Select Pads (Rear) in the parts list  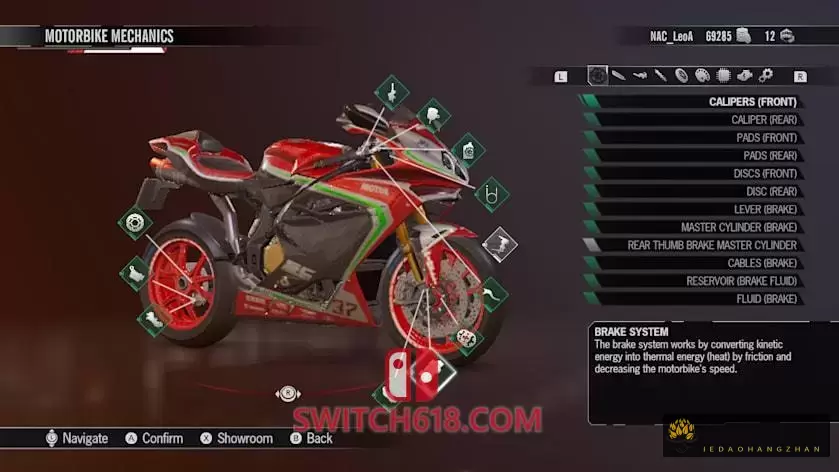pyautogui.click(x=769, y=155)
